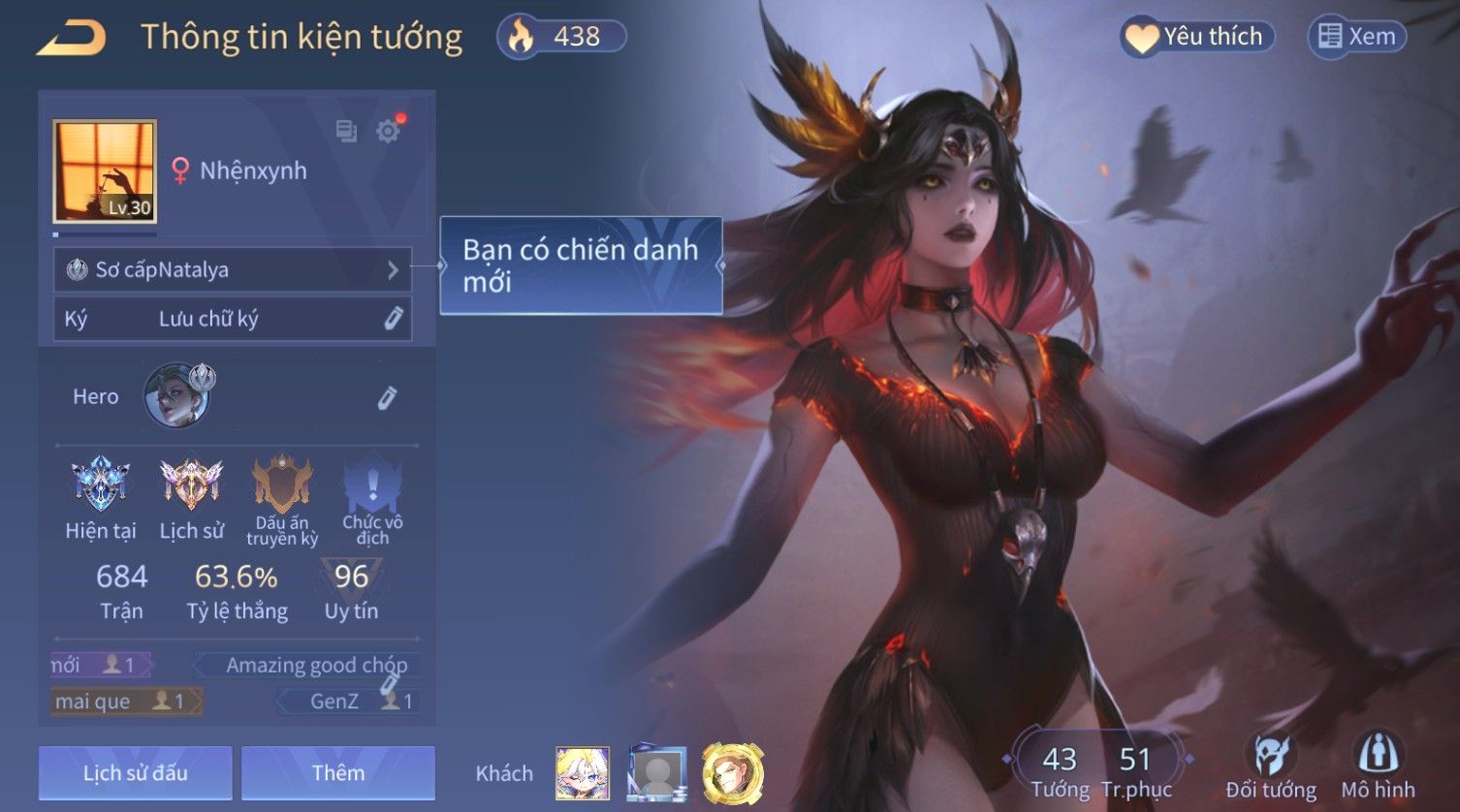Viewport: 1460px width, 812px height.
Task: Select the gold-framed visitor avatar
Action: tap(733, 773)
